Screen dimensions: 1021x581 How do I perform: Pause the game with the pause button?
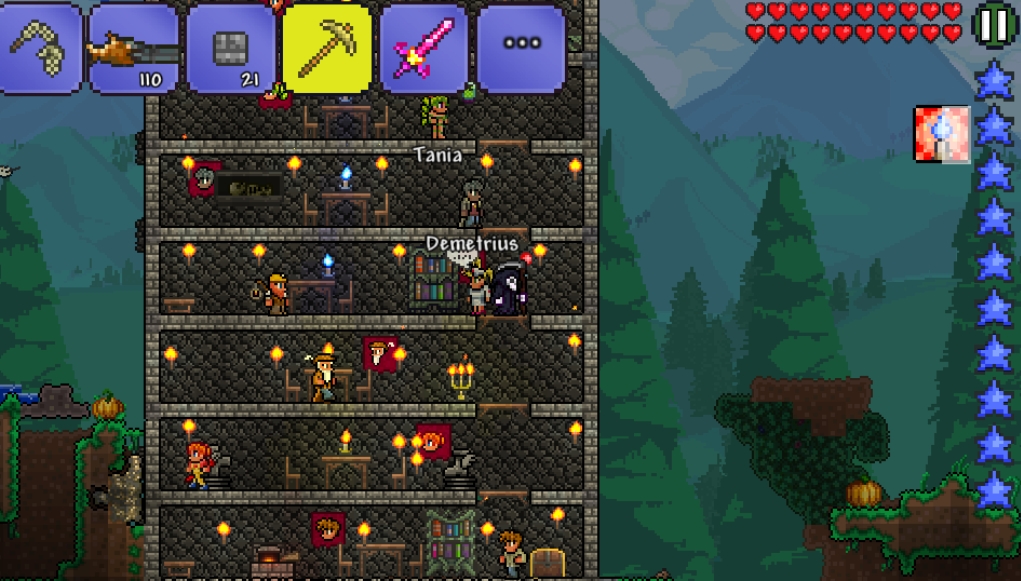point(994,25)
